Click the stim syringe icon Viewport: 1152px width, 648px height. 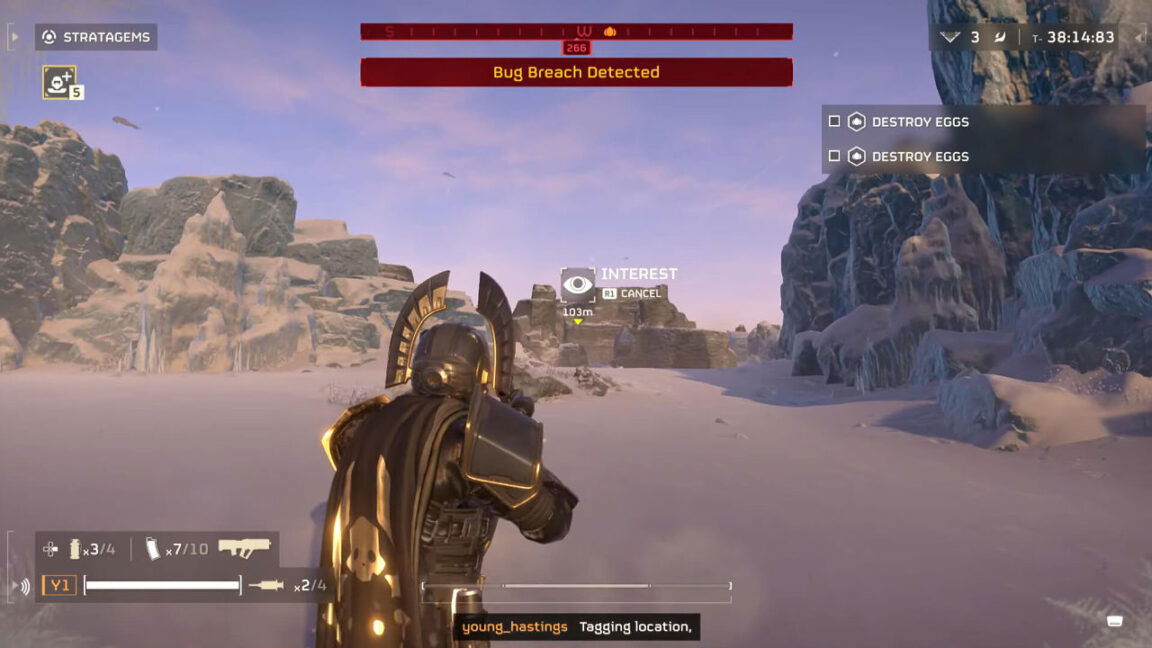click(267, 585)
